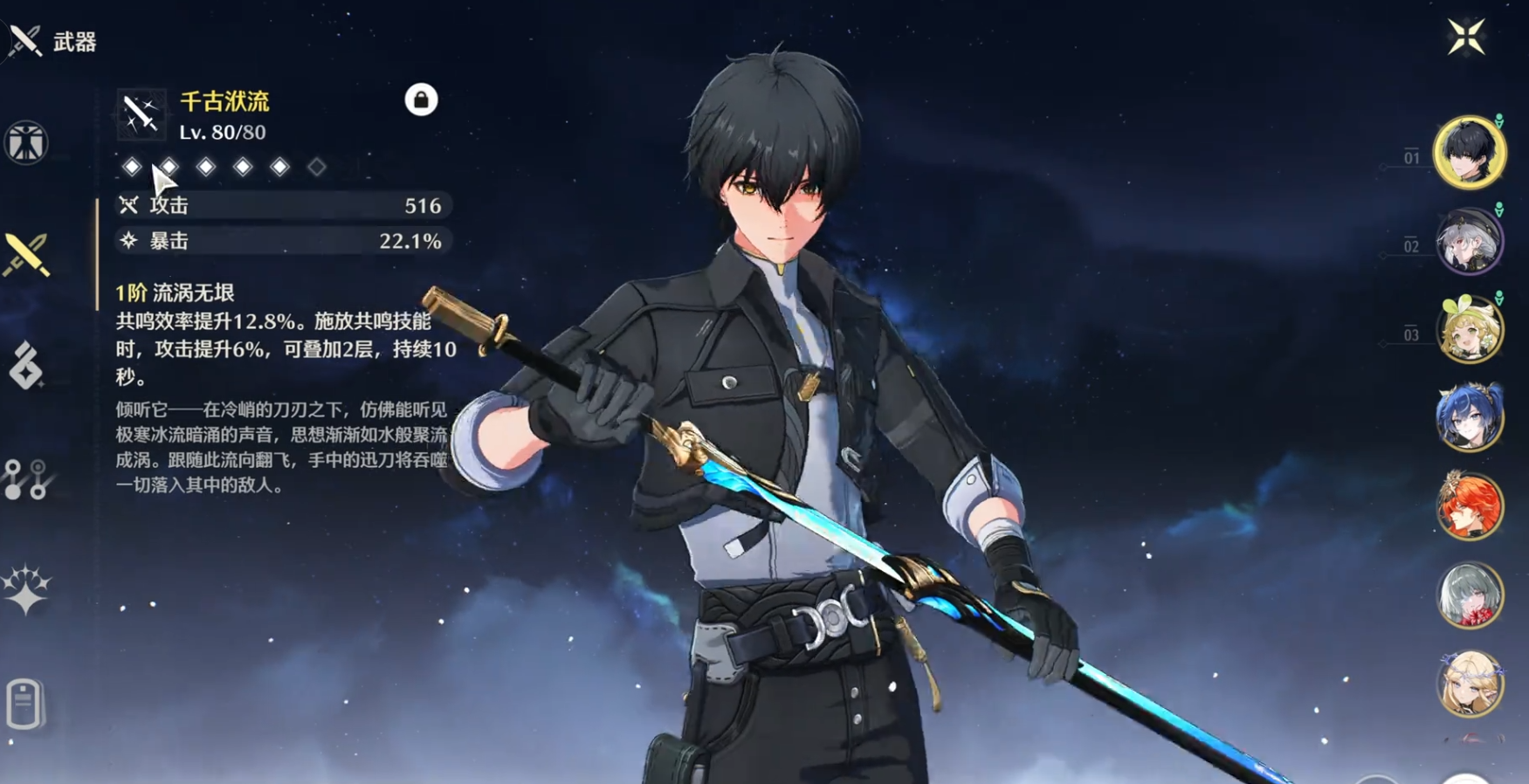This screenshot has height=784, width=1529.
Task: Open the resonance chain star tab
Action: [x=26, y=590]
